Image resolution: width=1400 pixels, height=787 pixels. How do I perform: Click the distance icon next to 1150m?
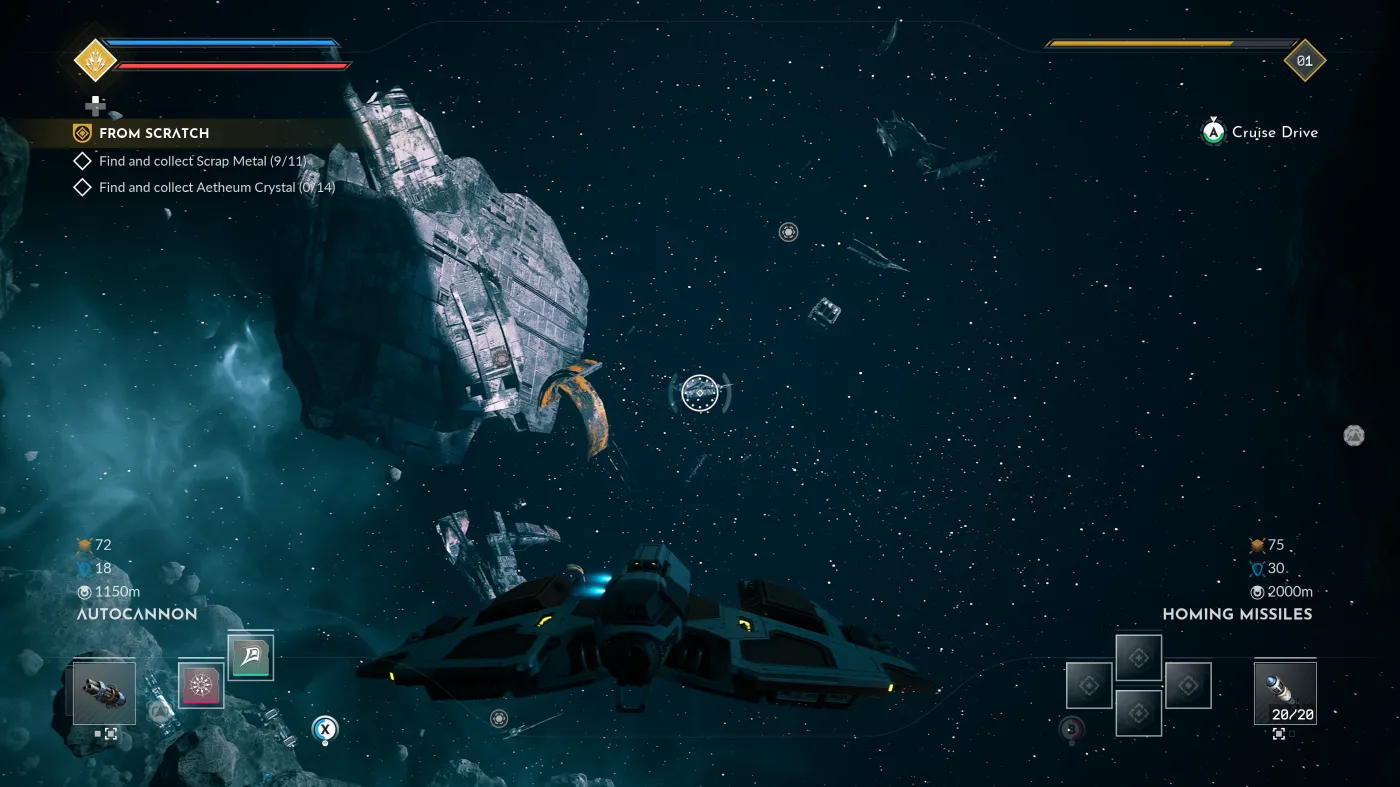tap(84, 591)
